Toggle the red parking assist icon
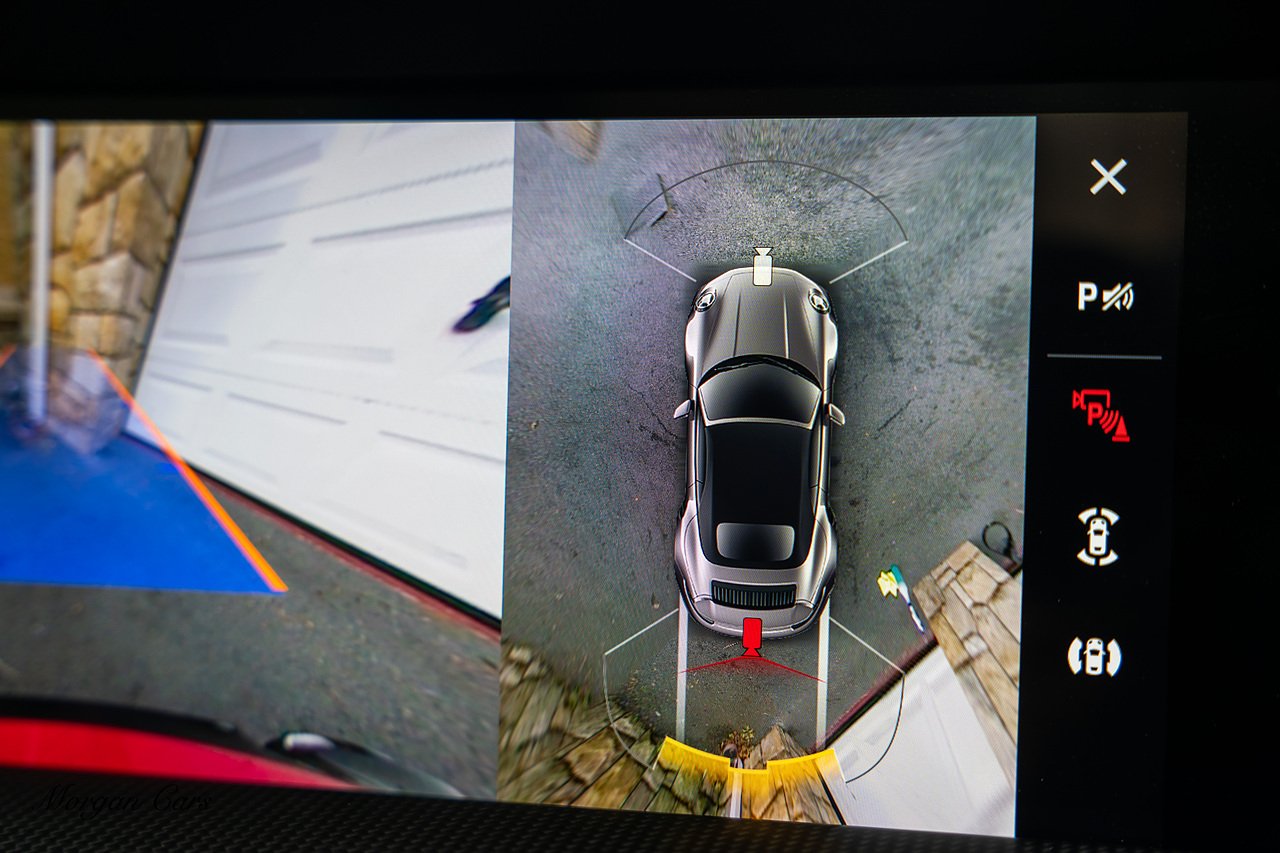This screenshot has height=853, width=1280. [1101, 414]
